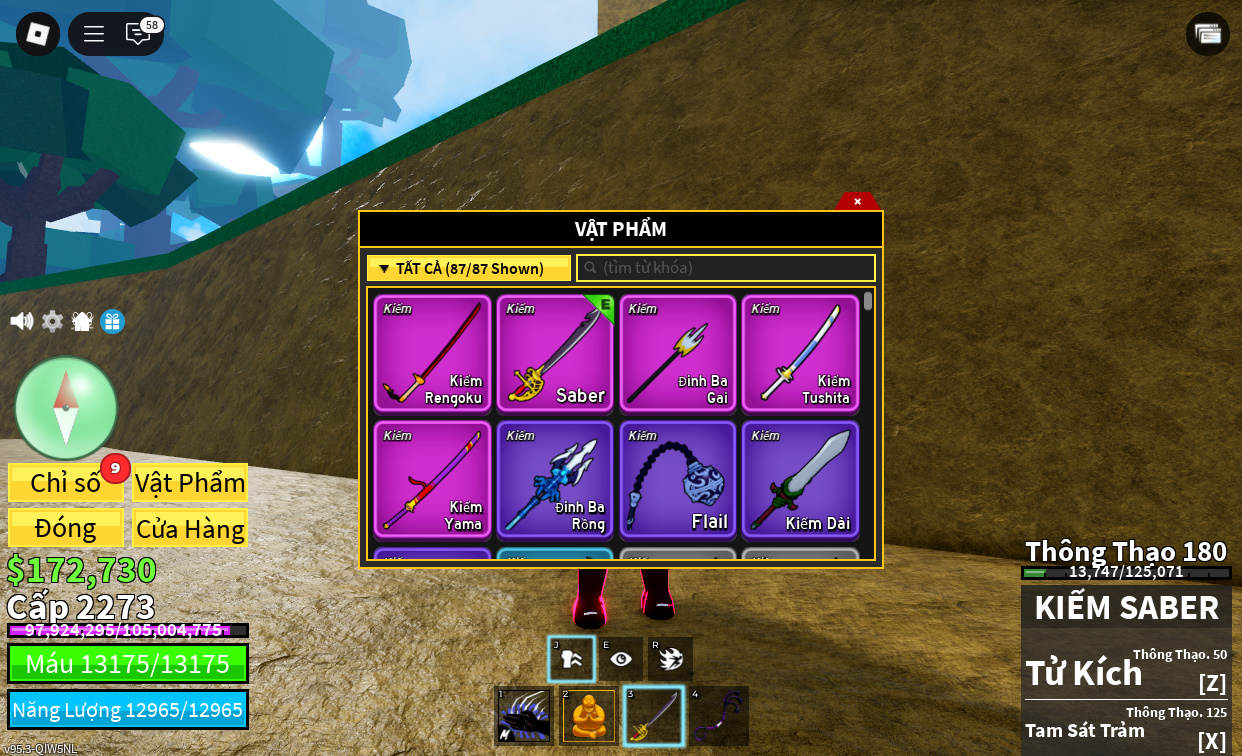Choose the equipped Saber sword item
Image resolution: width=1242 pixels, height=756 pixels.
pos(555,353)
